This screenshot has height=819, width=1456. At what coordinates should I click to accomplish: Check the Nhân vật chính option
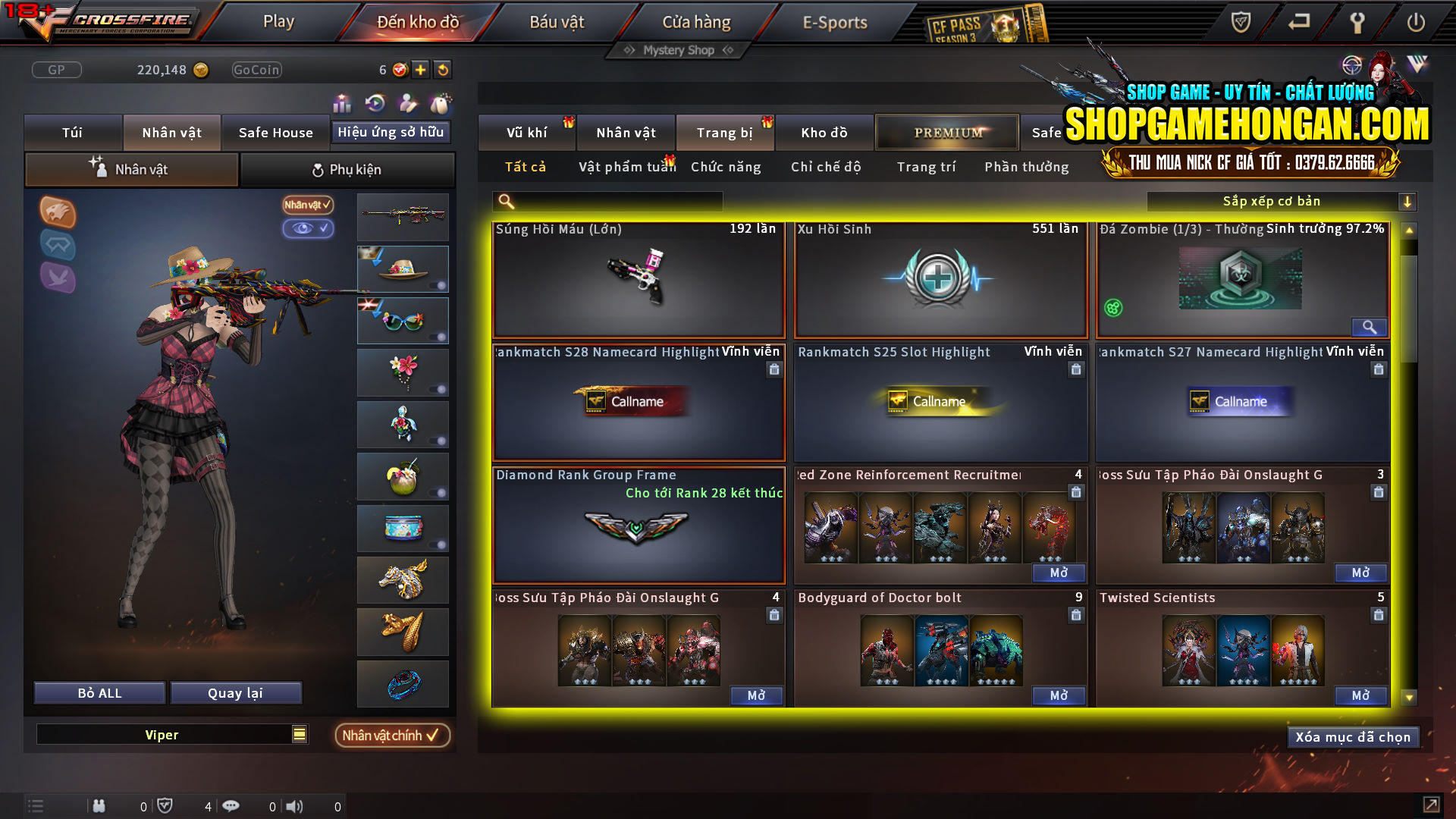(392, 735)
